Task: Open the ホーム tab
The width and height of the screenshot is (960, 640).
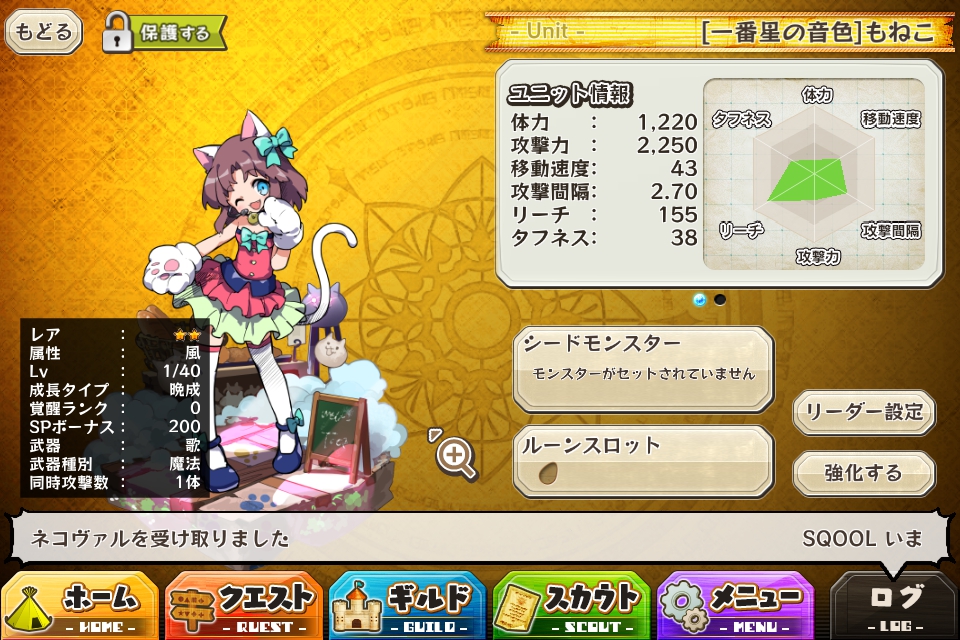Action: 80,605
